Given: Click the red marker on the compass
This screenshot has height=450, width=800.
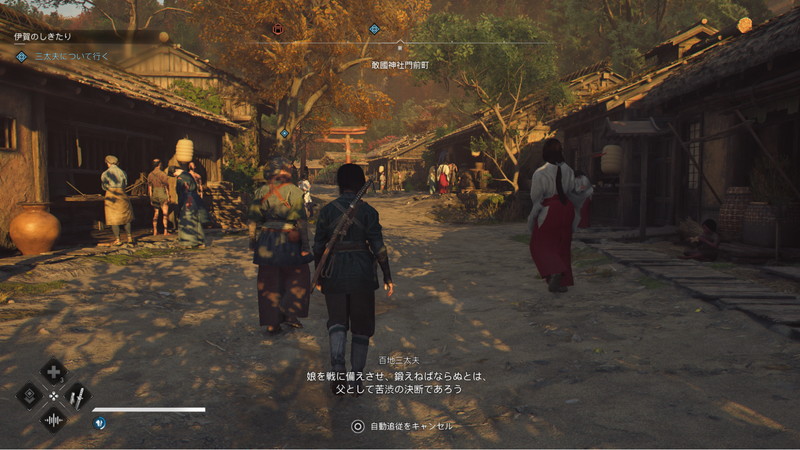Looking at the screenshot, I should [278, 29].
